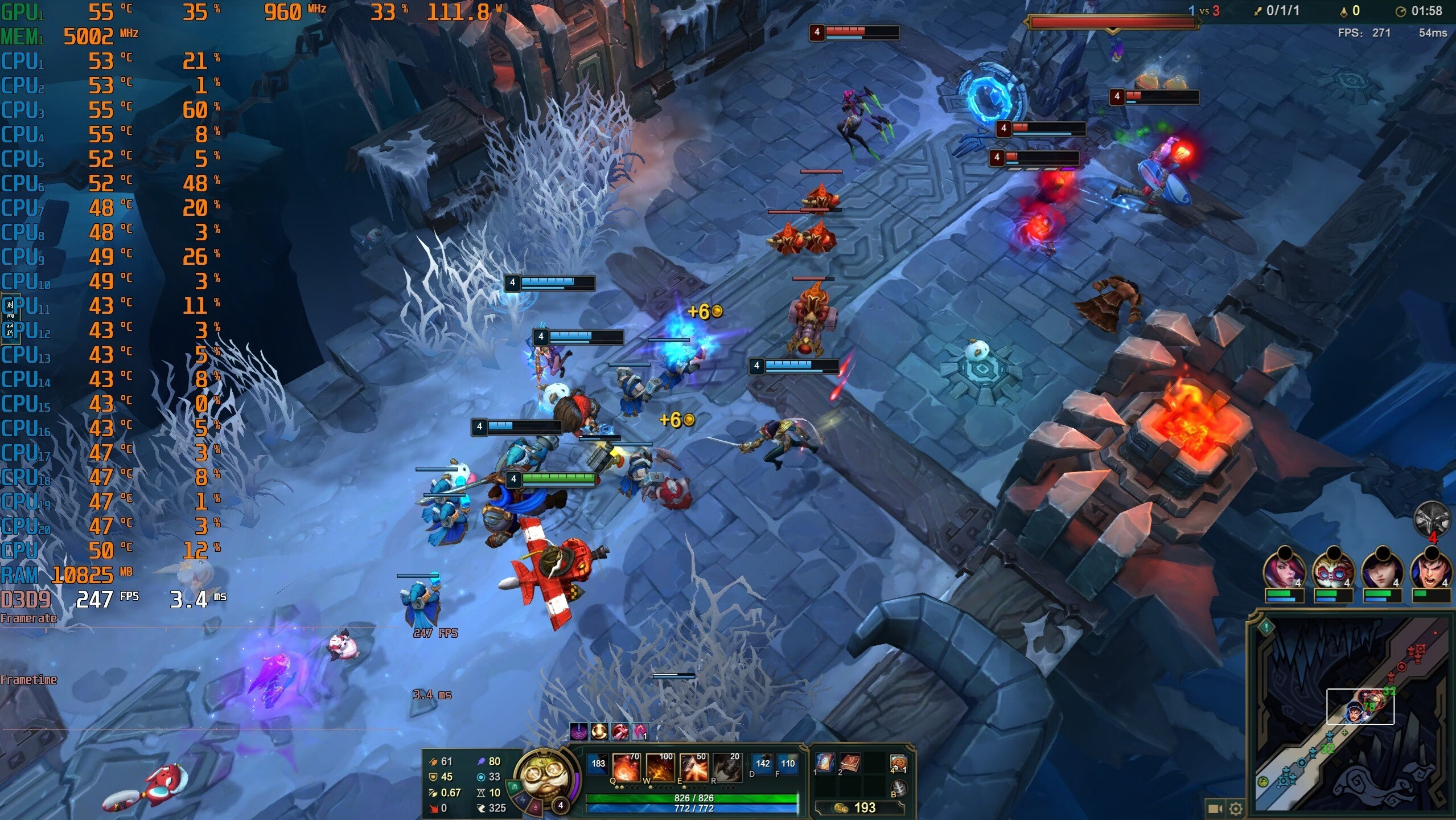Use the blue spellbook in item slot 1

pos(825,762)
